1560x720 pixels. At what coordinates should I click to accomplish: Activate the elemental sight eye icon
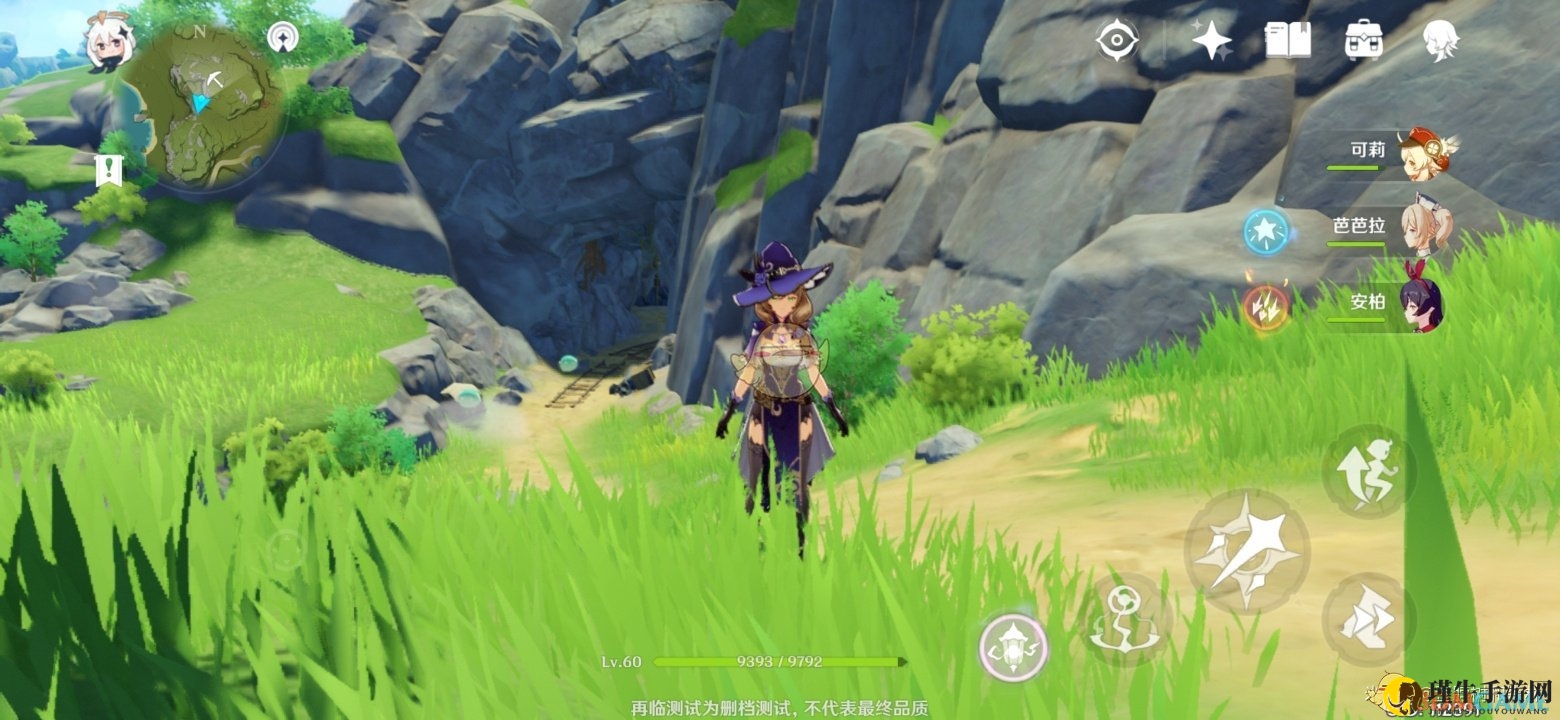click(x=1115, y=40)
